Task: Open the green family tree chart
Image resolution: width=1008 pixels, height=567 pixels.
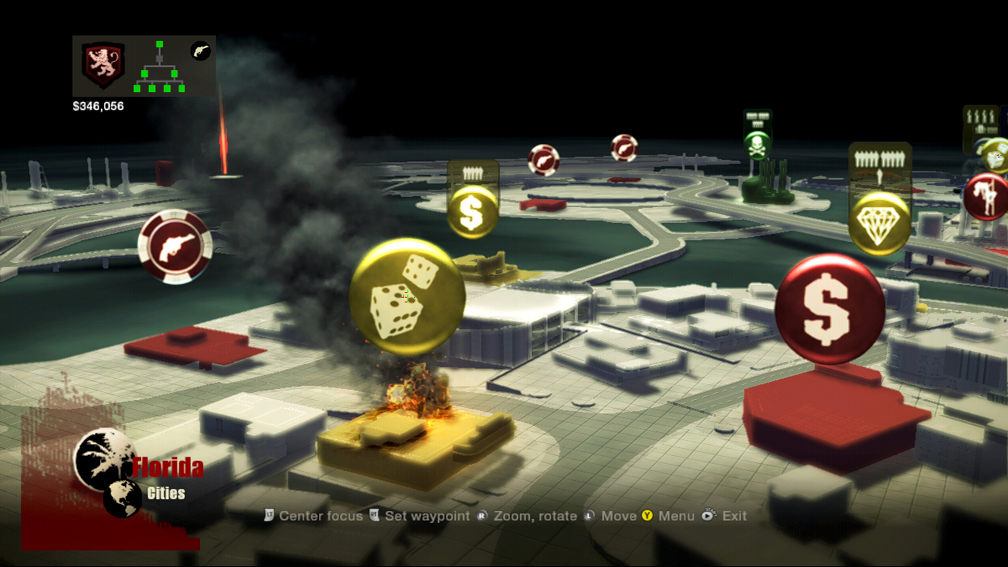Action: click(x=159, y=67)
